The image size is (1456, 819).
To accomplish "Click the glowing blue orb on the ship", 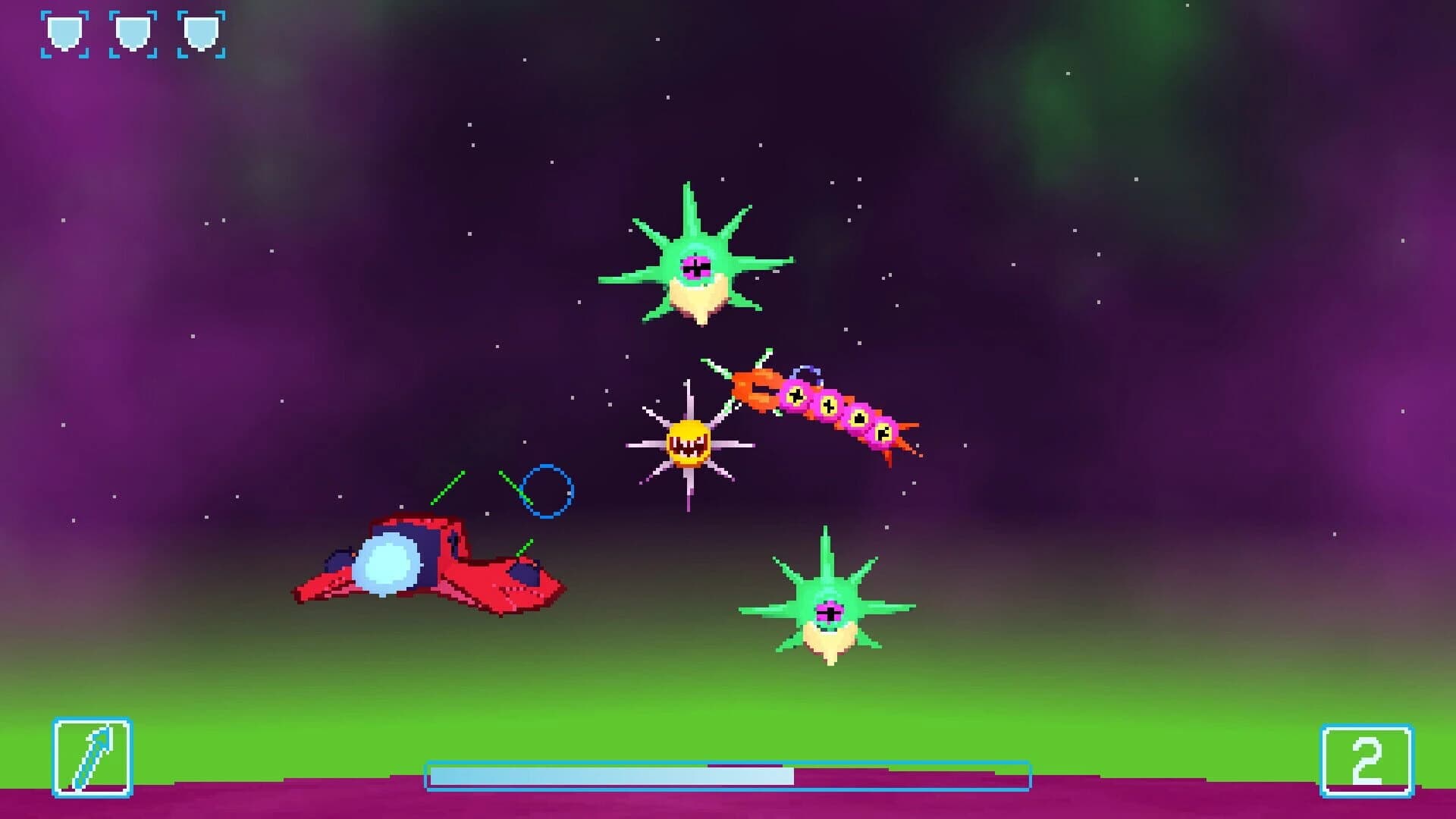I will pos(391,565).
